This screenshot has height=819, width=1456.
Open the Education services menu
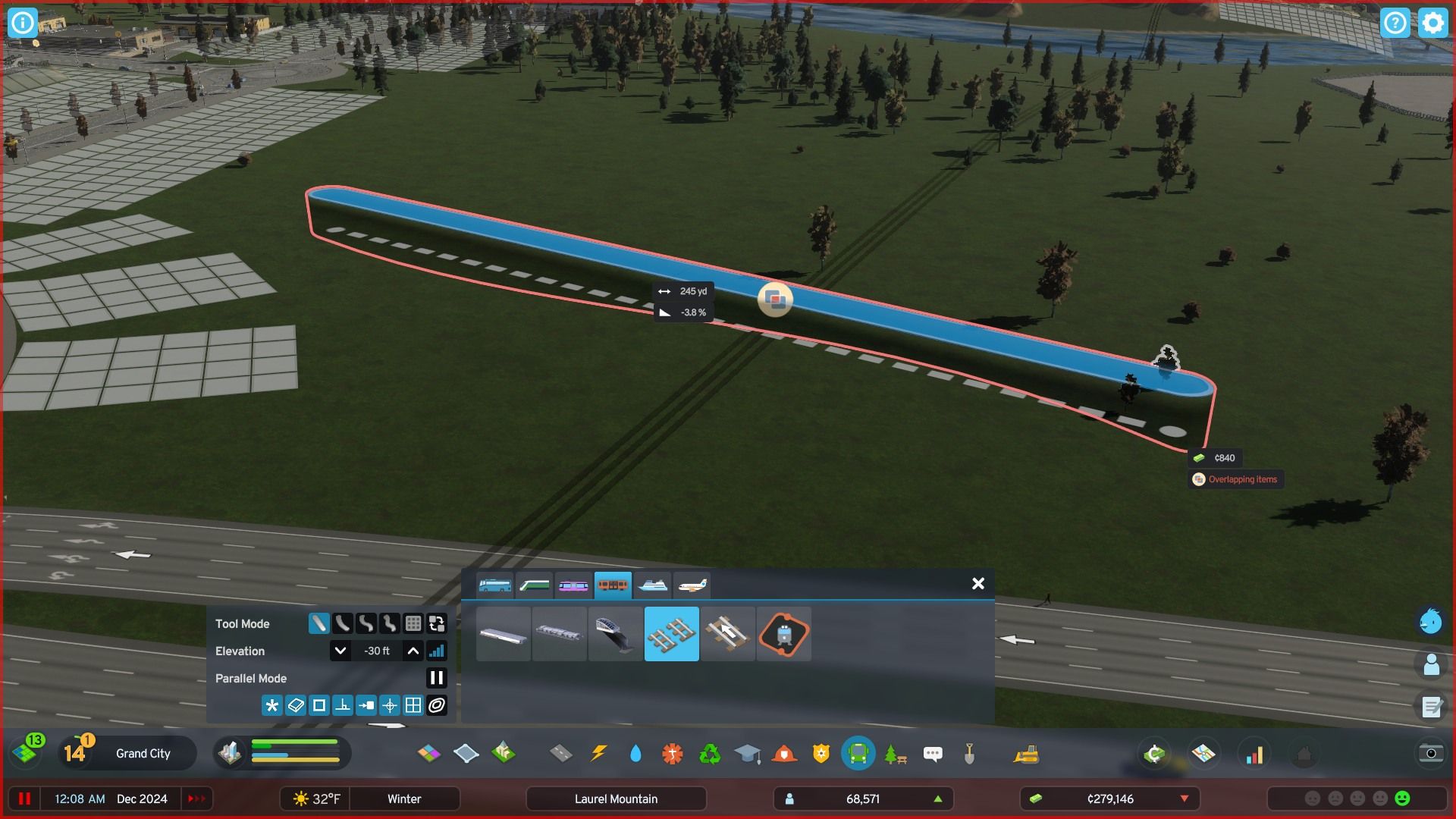[x=748, y=753]
